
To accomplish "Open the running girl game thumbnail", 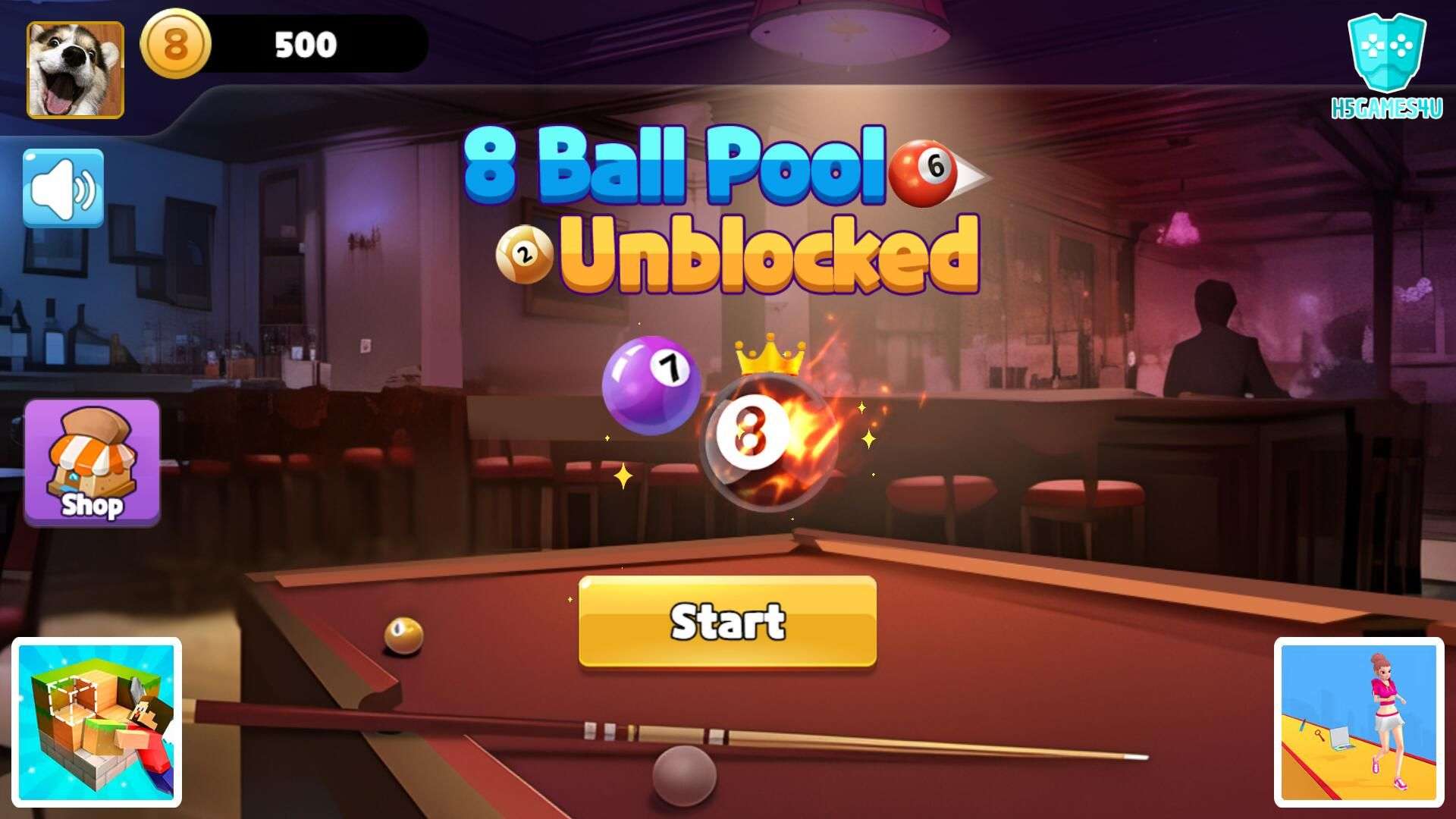I will pos(1358,722).
